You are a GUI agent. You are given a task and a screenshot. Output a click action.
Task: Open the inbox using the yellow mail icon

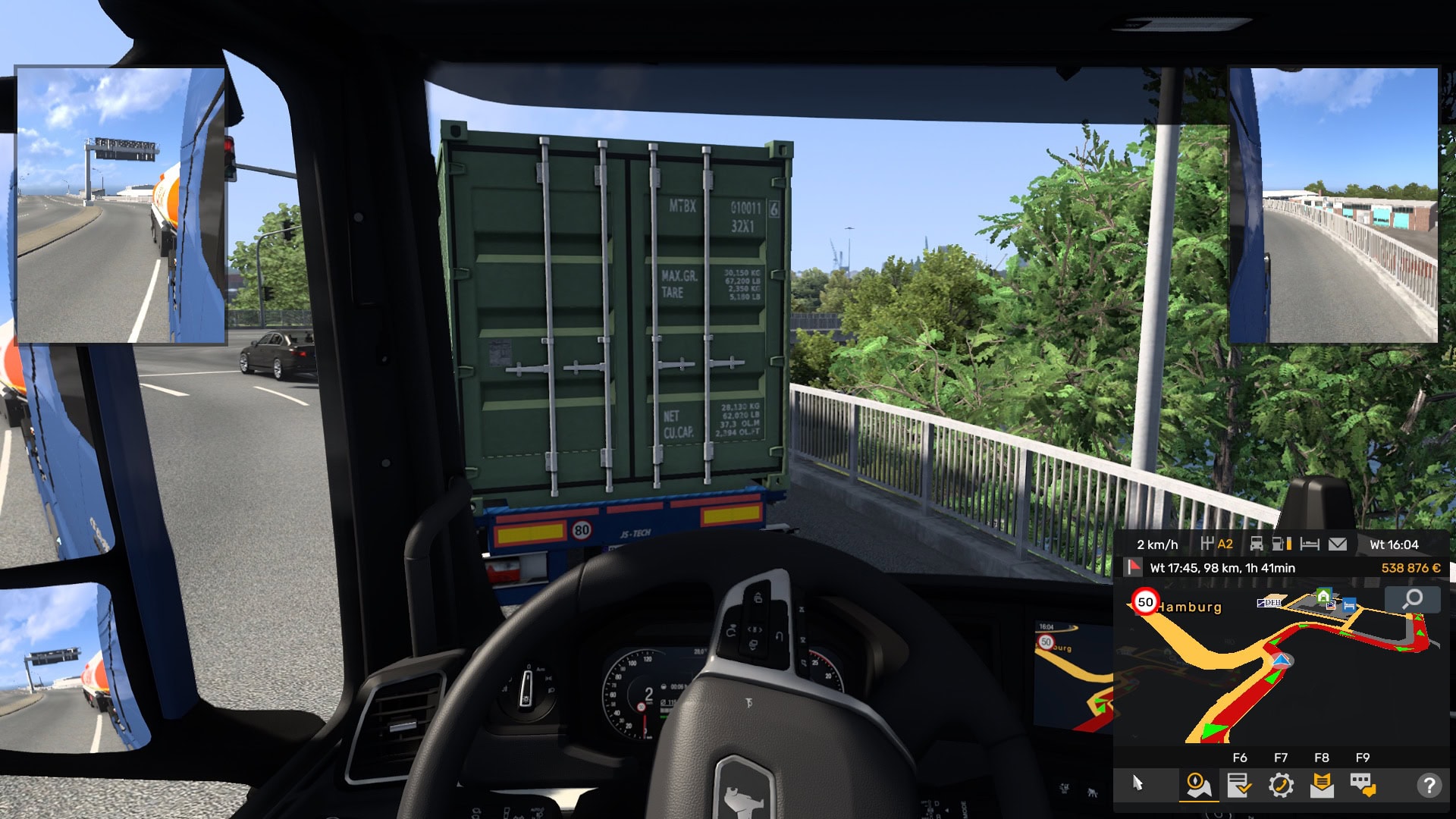[x=1323, y=783]
